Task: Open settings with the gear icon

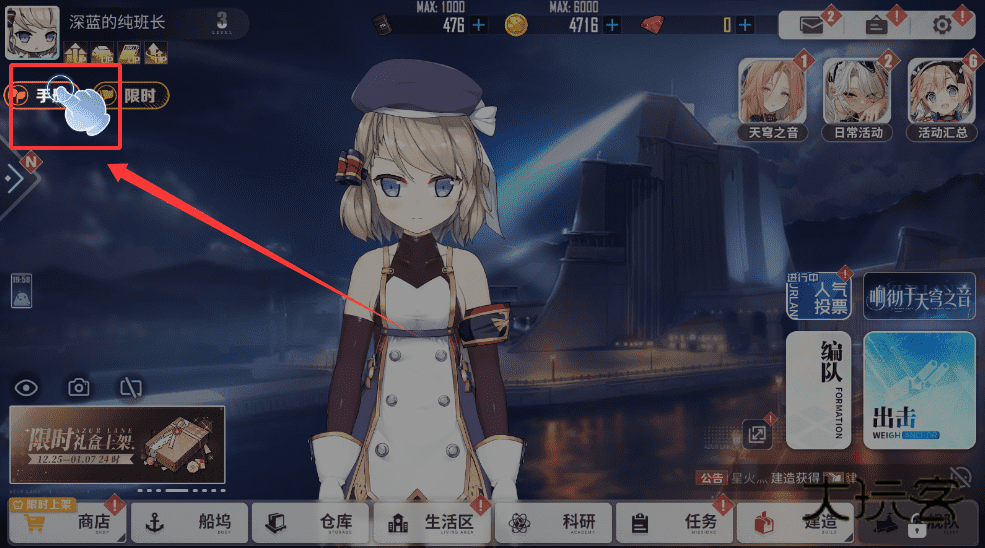Action: [x=941, y=25]
